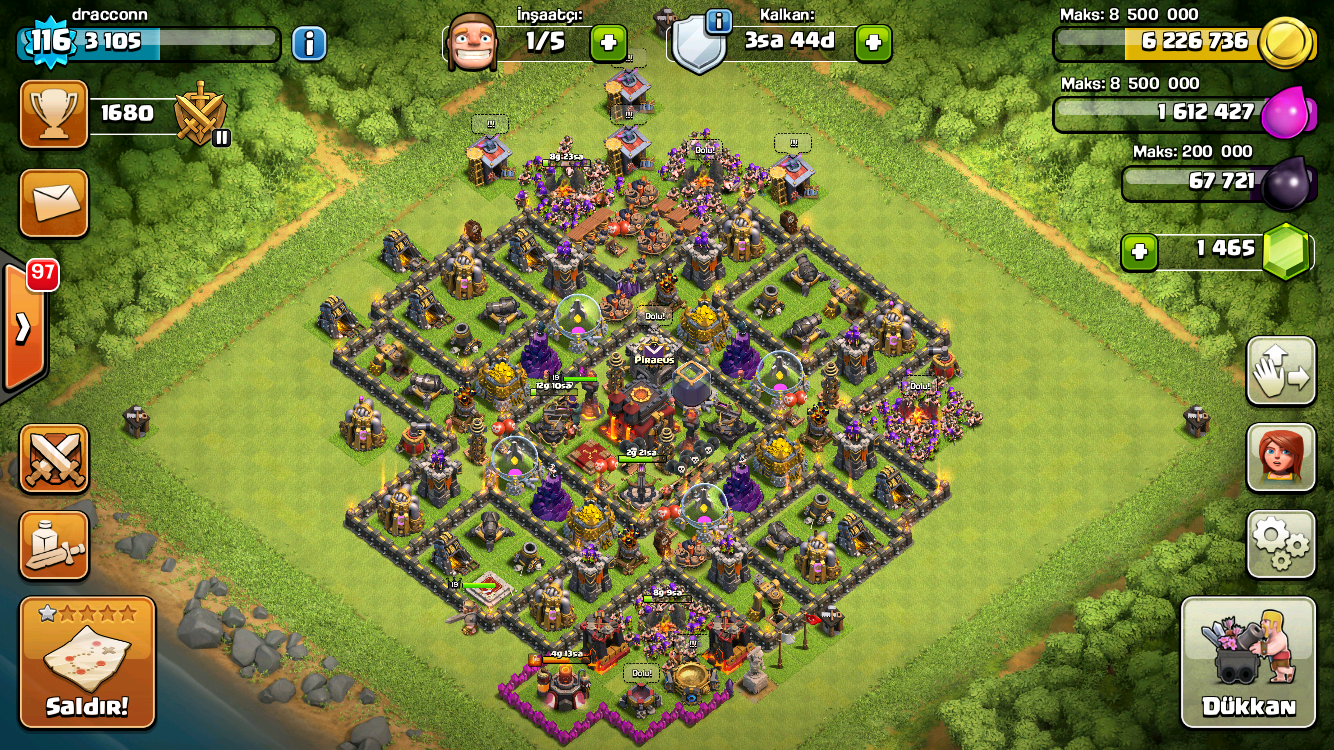
Task: Show shield info via the blue i badge
Action: [717, 21]
